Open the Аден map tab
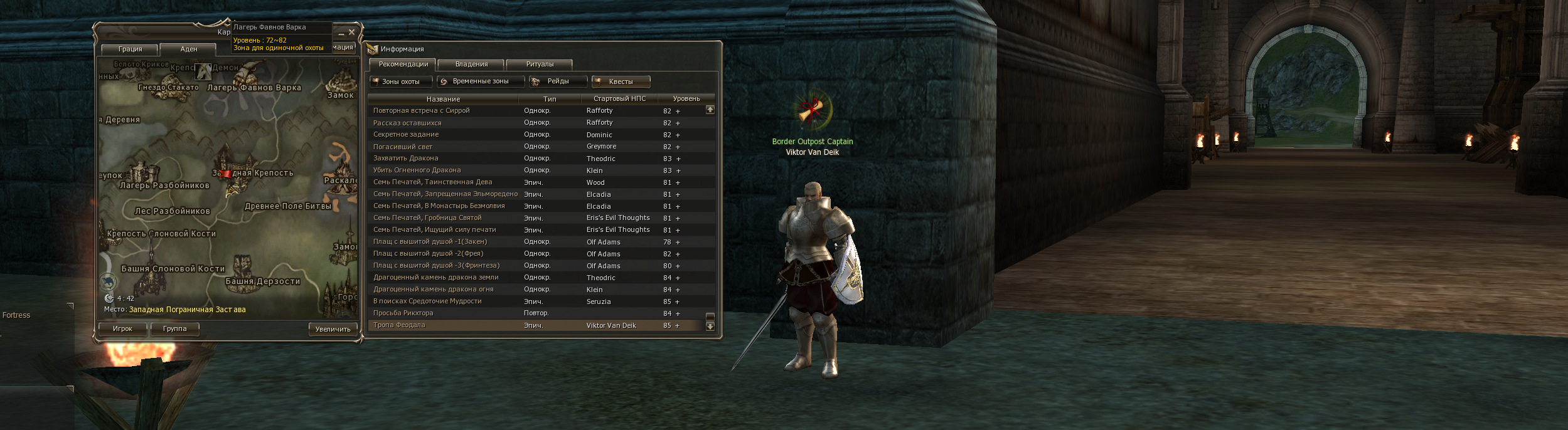1568x430 pixels. pos(188,49)
